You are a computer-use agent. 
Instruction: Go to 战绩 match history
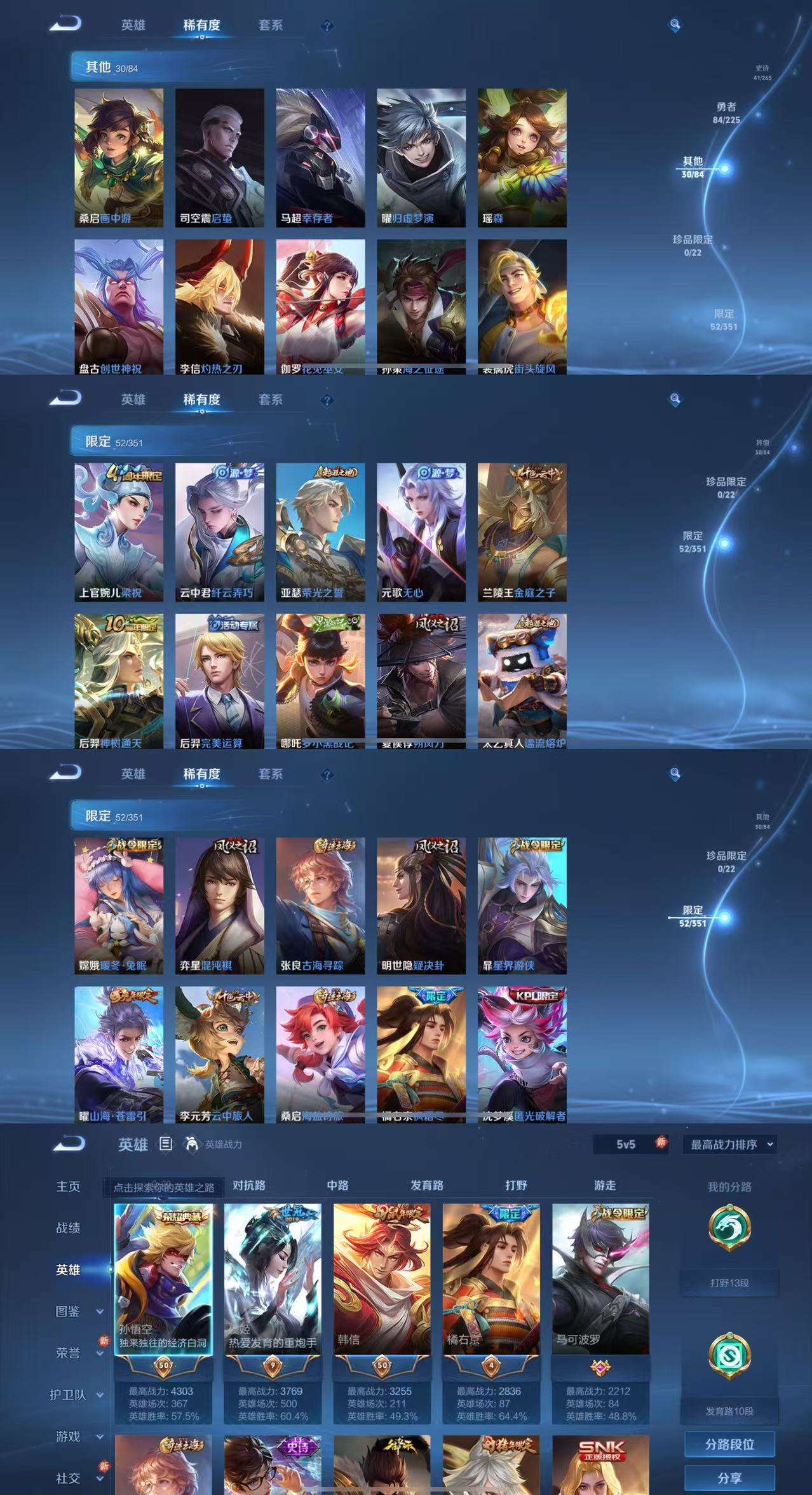pyautogui.click(x=68, y=1228)
